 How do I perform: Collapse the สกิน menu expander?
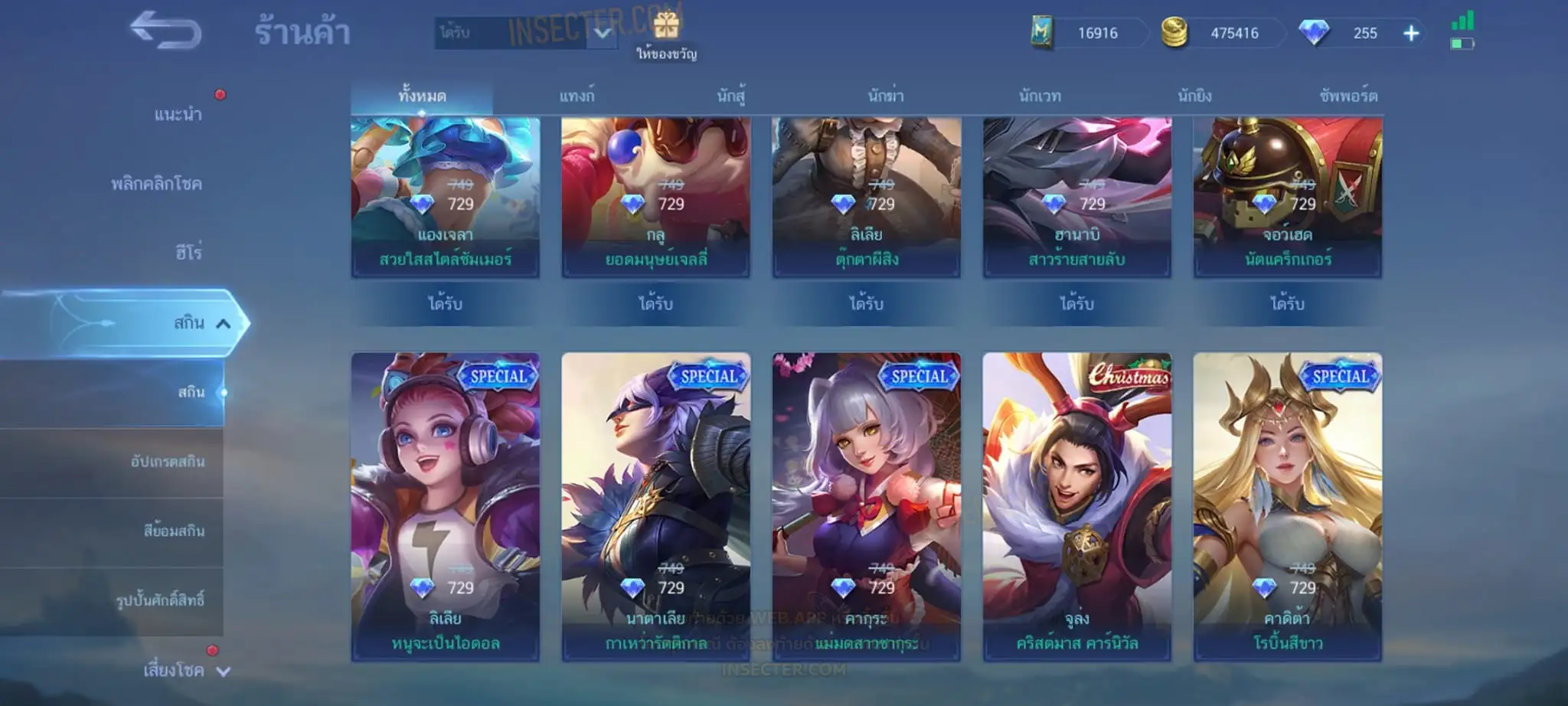[x=223, y=323]
